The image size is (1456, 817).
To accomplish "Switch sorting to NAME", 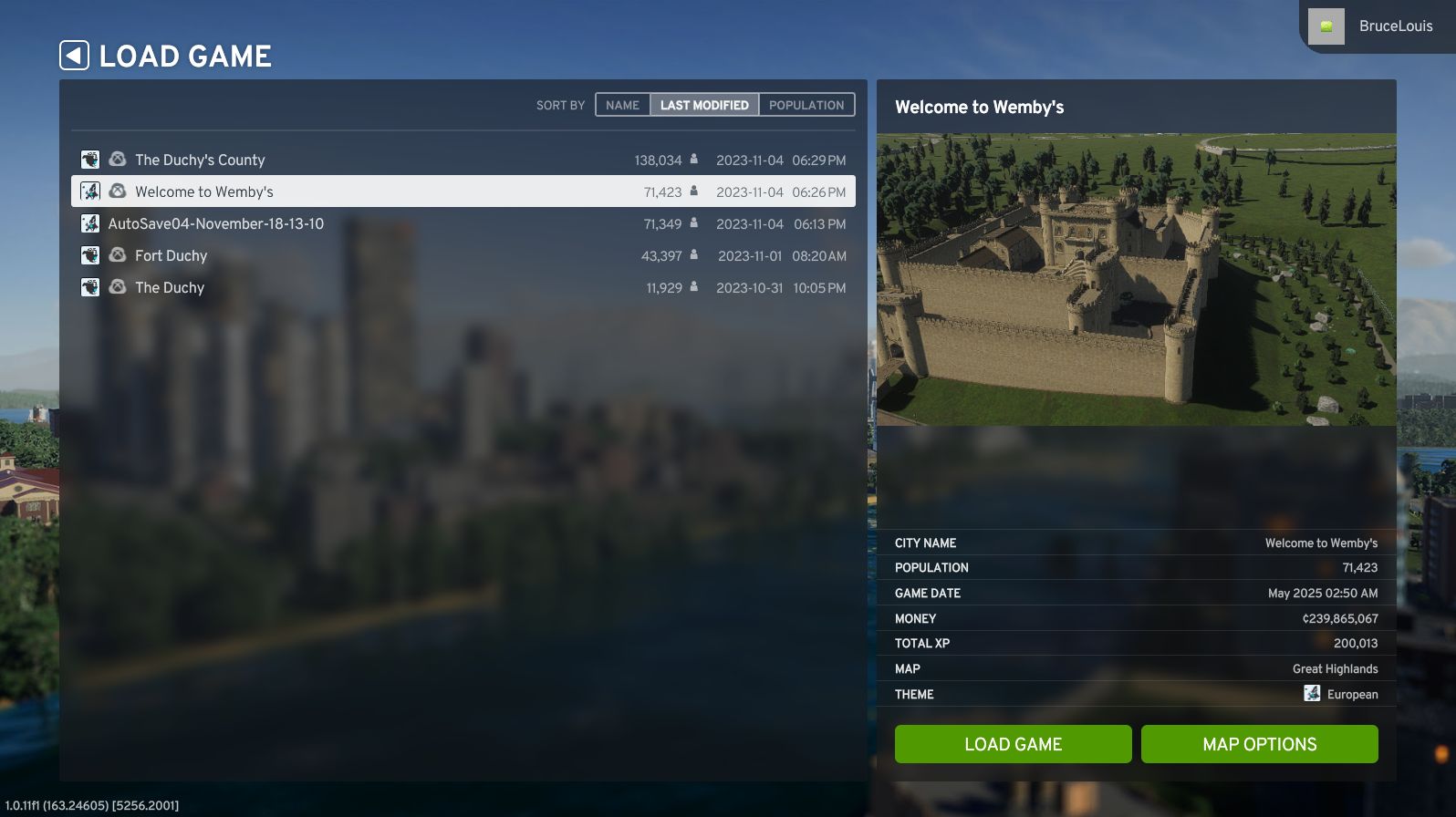I will coord(622,105).
